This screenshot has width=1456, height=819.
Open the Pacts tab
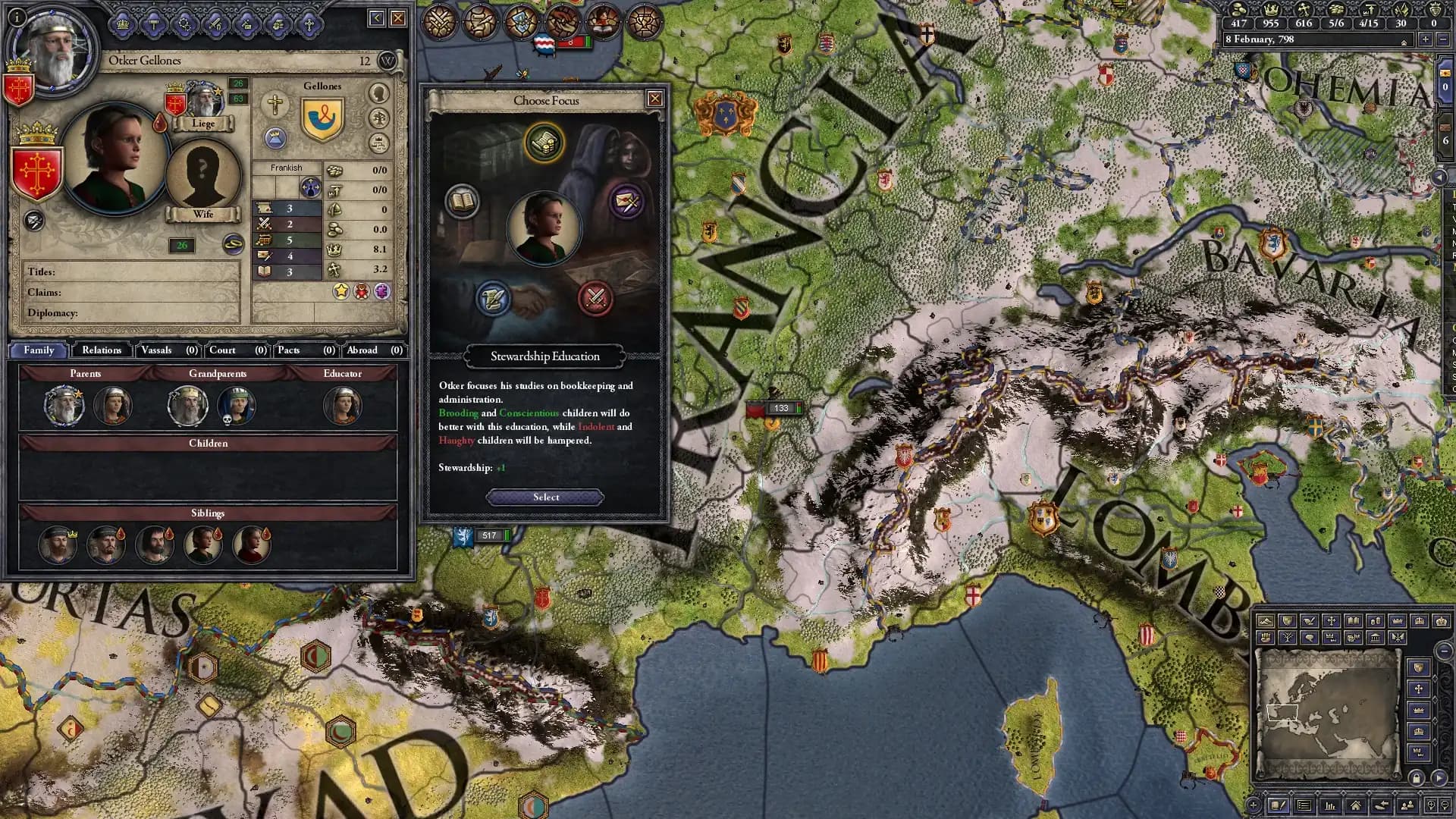[x=289, y=350]
